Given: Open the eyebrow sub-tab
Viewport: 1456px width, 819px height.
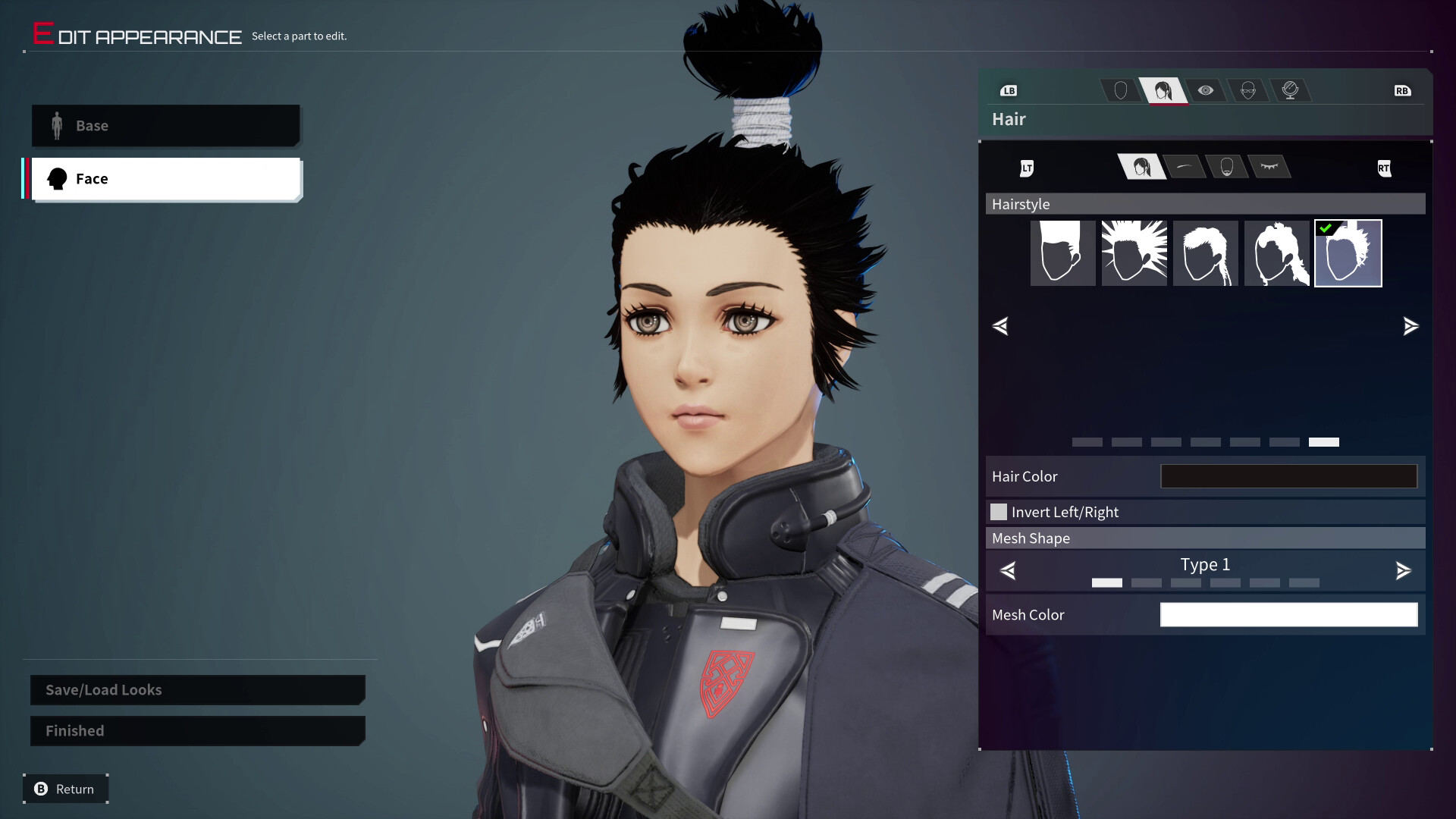Looking at the screenshot, I should point(1185,167).
